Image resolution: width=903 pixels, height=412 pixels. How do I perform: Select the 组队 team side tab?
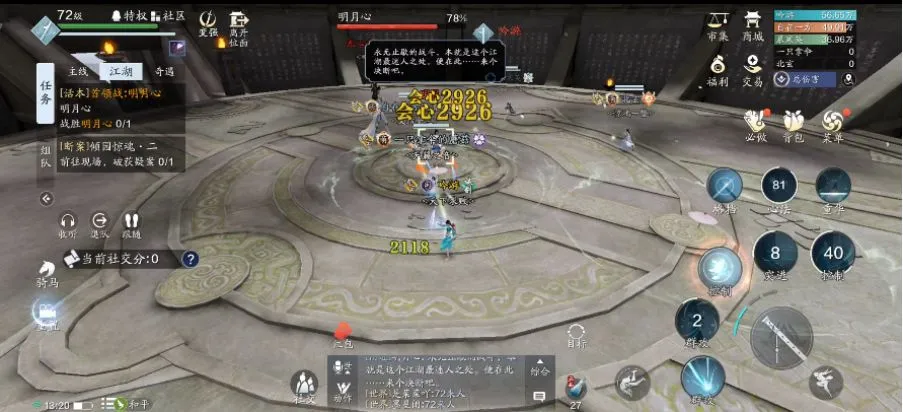pos(45,163)
